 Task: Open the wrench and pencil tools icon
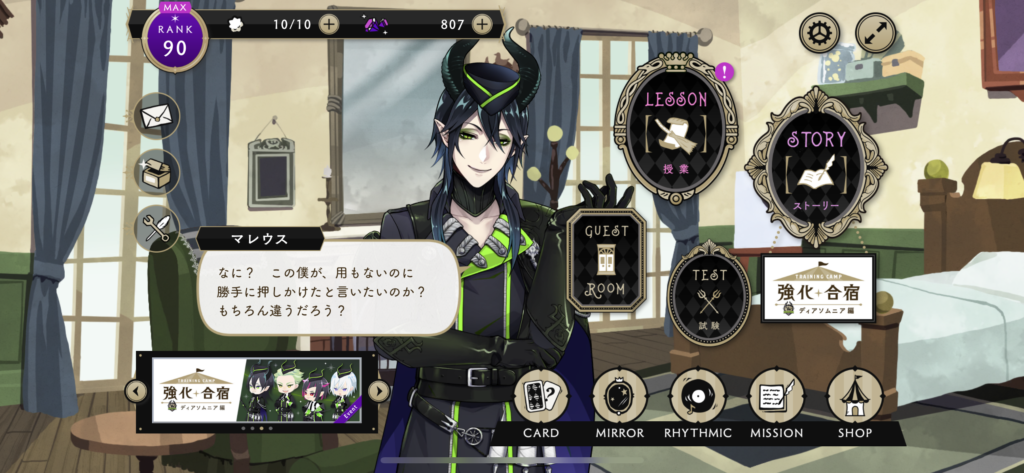157,229
